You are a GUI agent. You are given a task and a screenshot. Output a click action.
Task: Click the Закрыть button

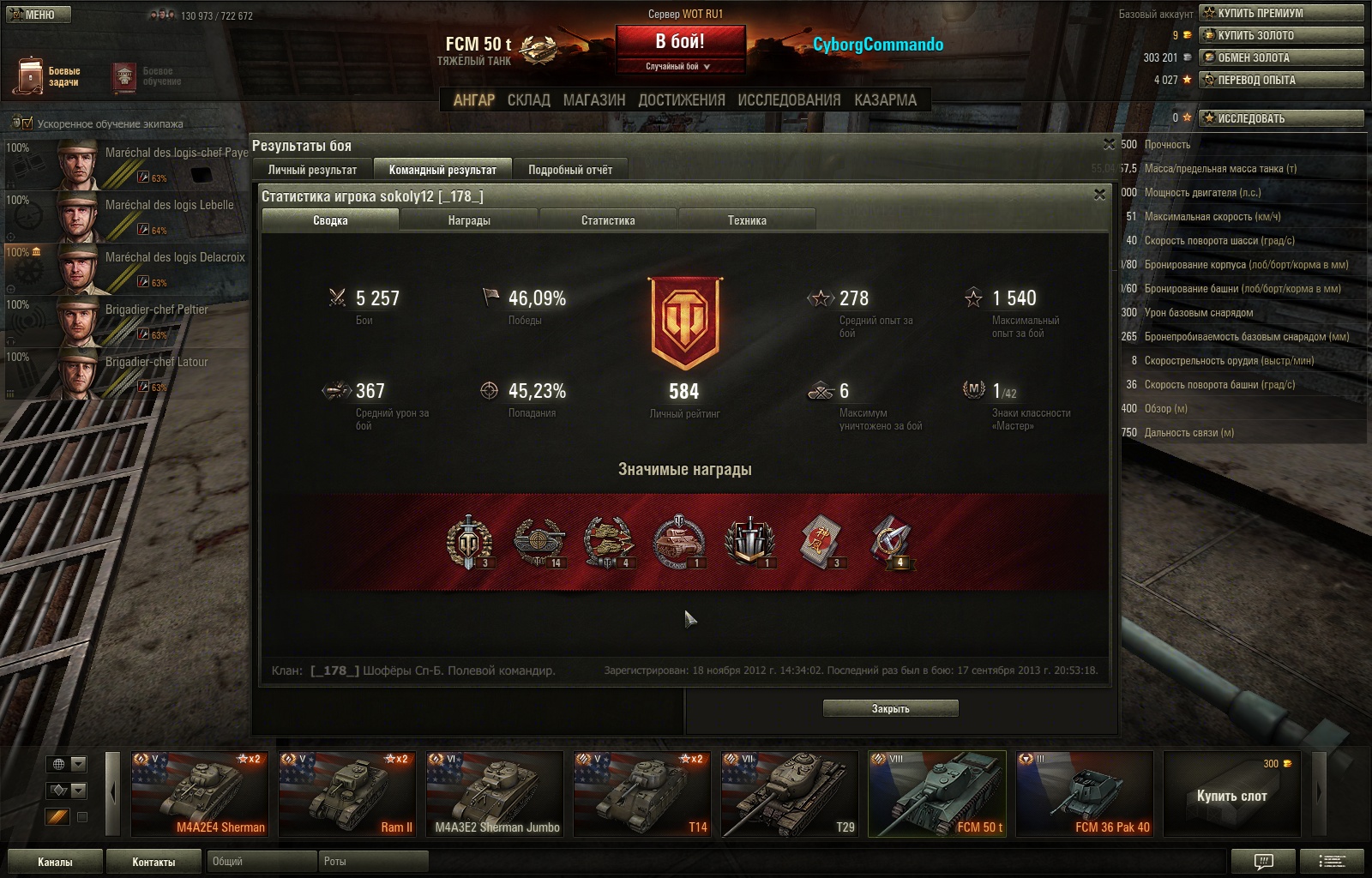890,708
